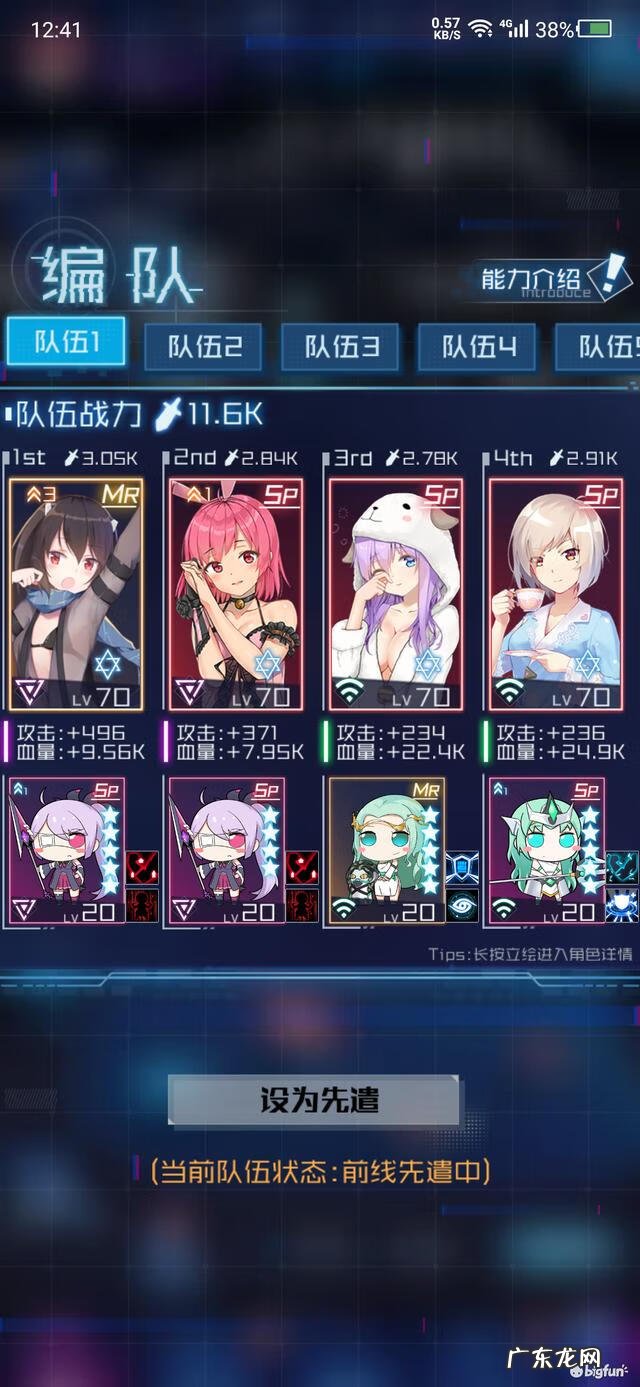Viewport: 640px width, 1387px height.
Task: Choose the green-haired horned chibi SP card
Action: [x=545, y=852]
